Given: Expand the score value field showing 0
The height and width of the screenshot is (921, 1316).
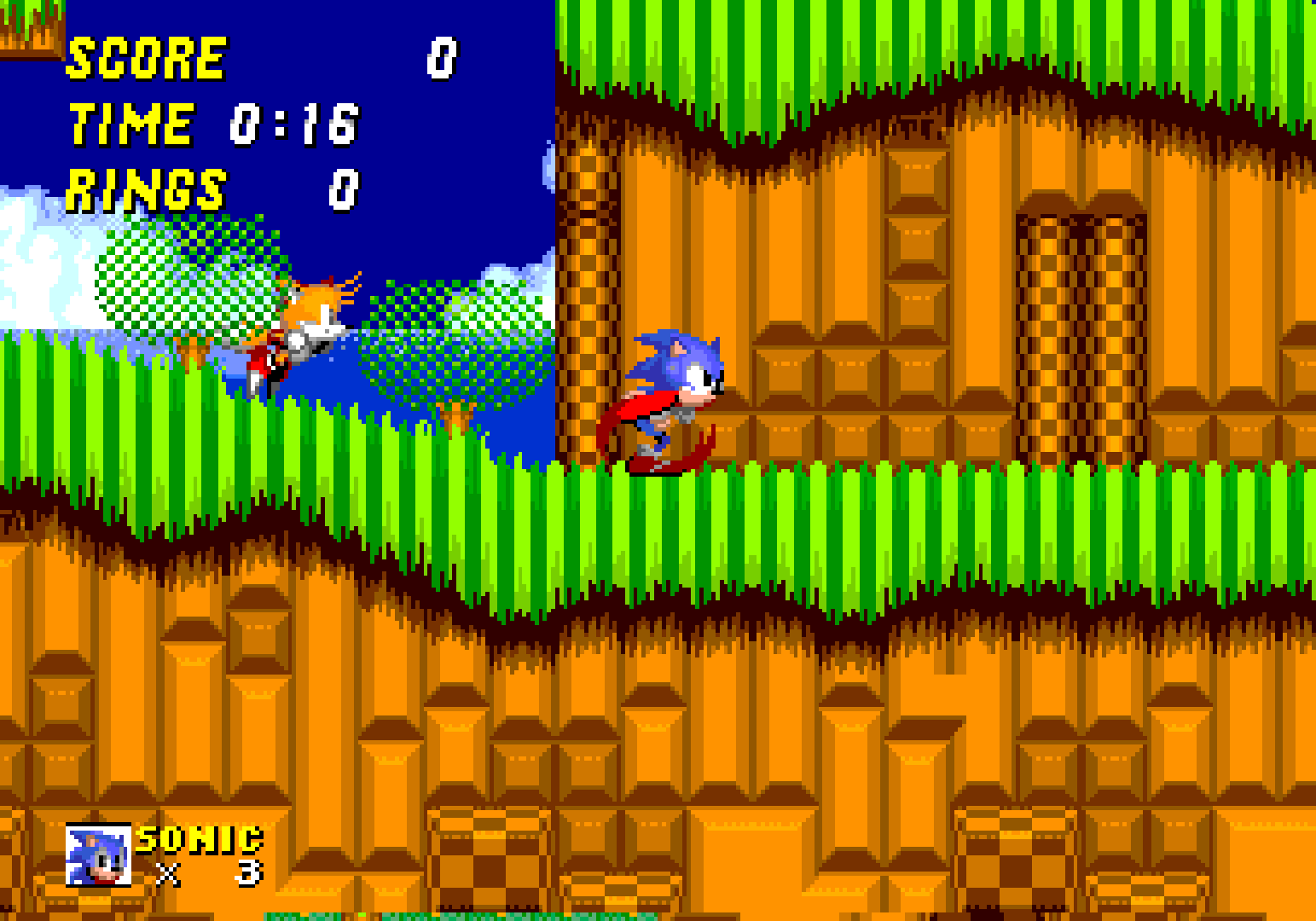Looking at the screenshot, I should pyautogui.click(x=442, y=60).
